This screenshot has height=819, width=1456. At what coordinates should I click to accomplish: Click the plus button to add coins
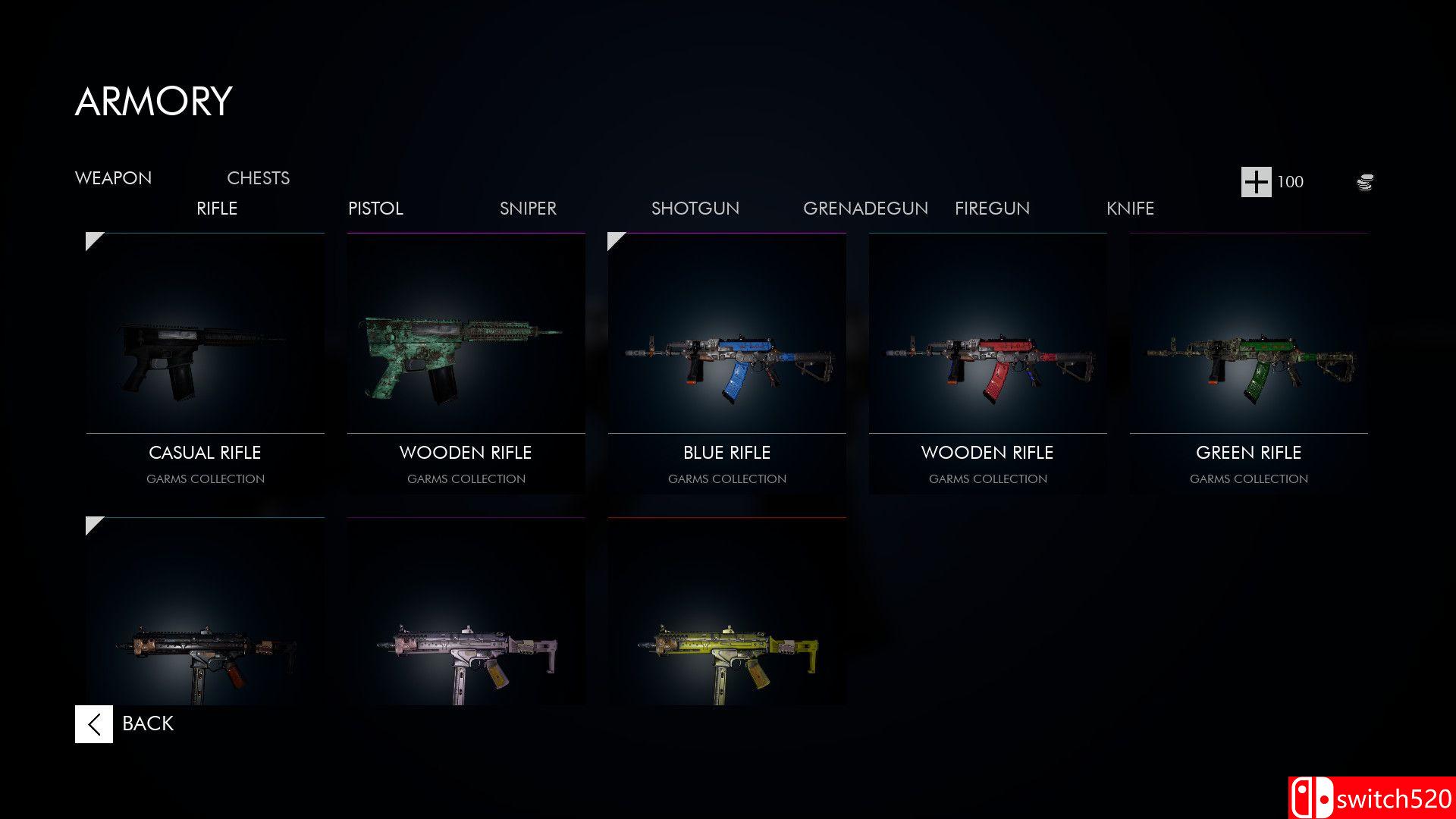tap(1256, 182)
